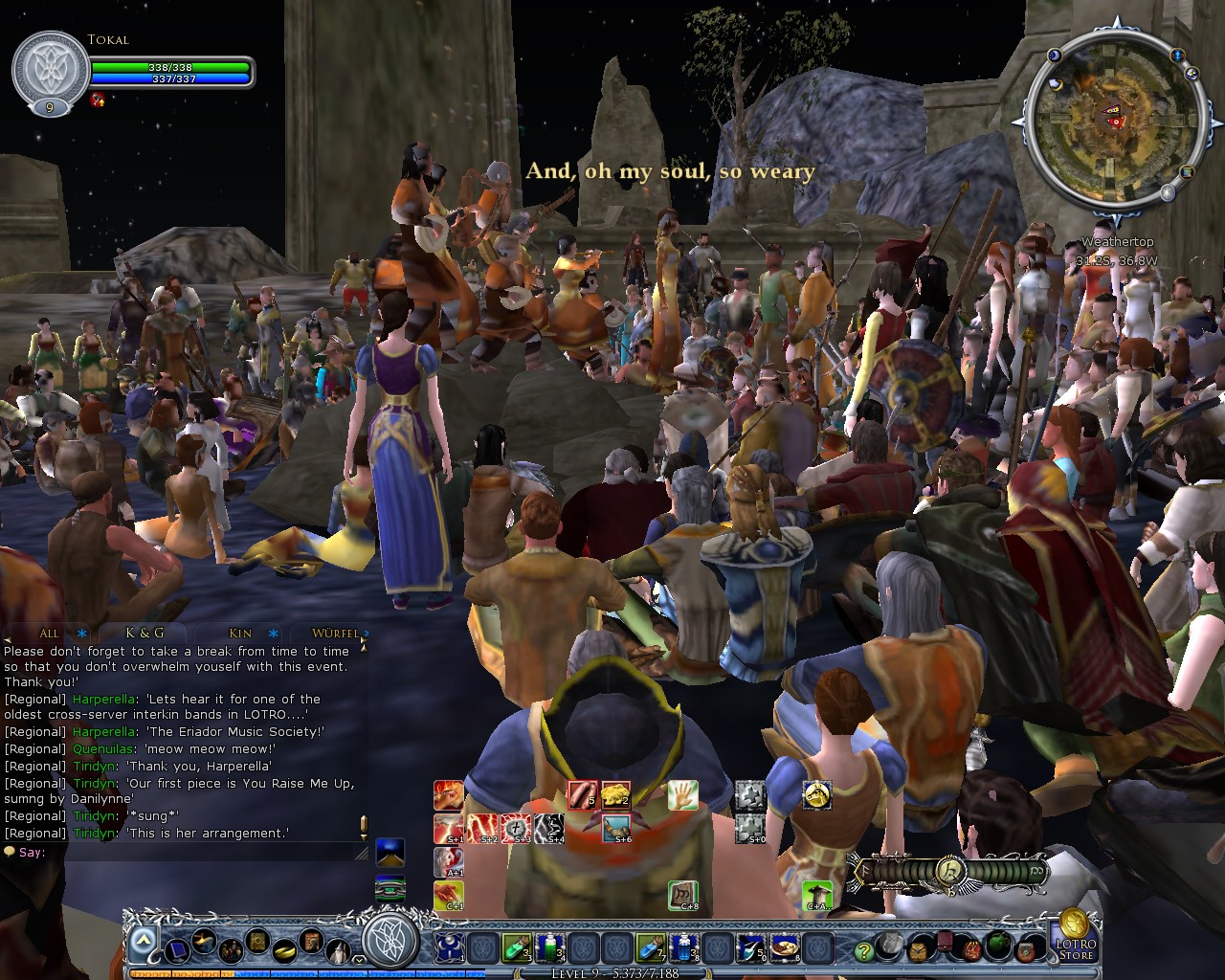Summon the mount with the golden horse icon
1225x980 pixels.
818,796
